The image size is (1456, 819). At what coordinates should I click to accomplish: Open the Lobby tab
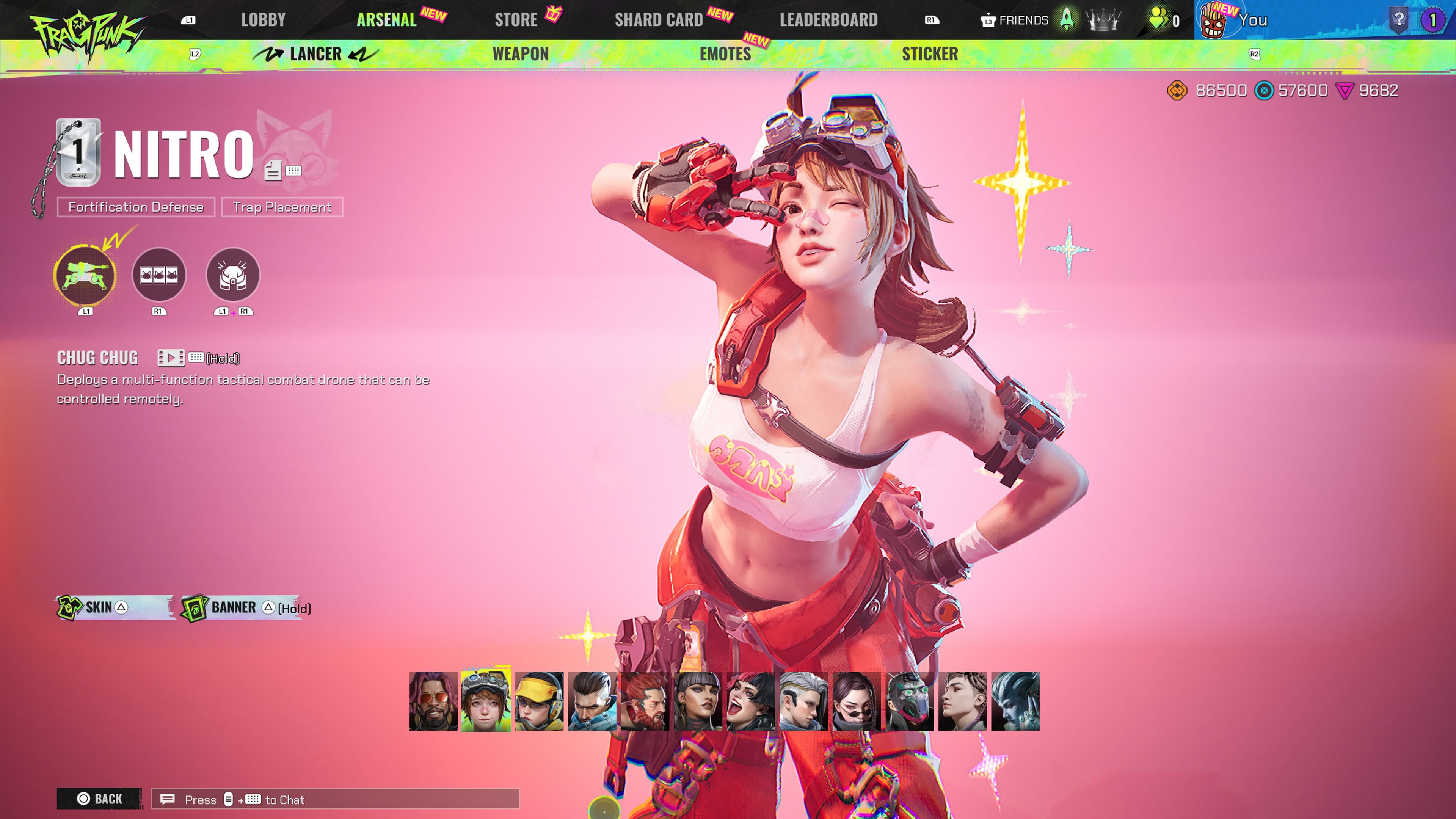(263, 20)
